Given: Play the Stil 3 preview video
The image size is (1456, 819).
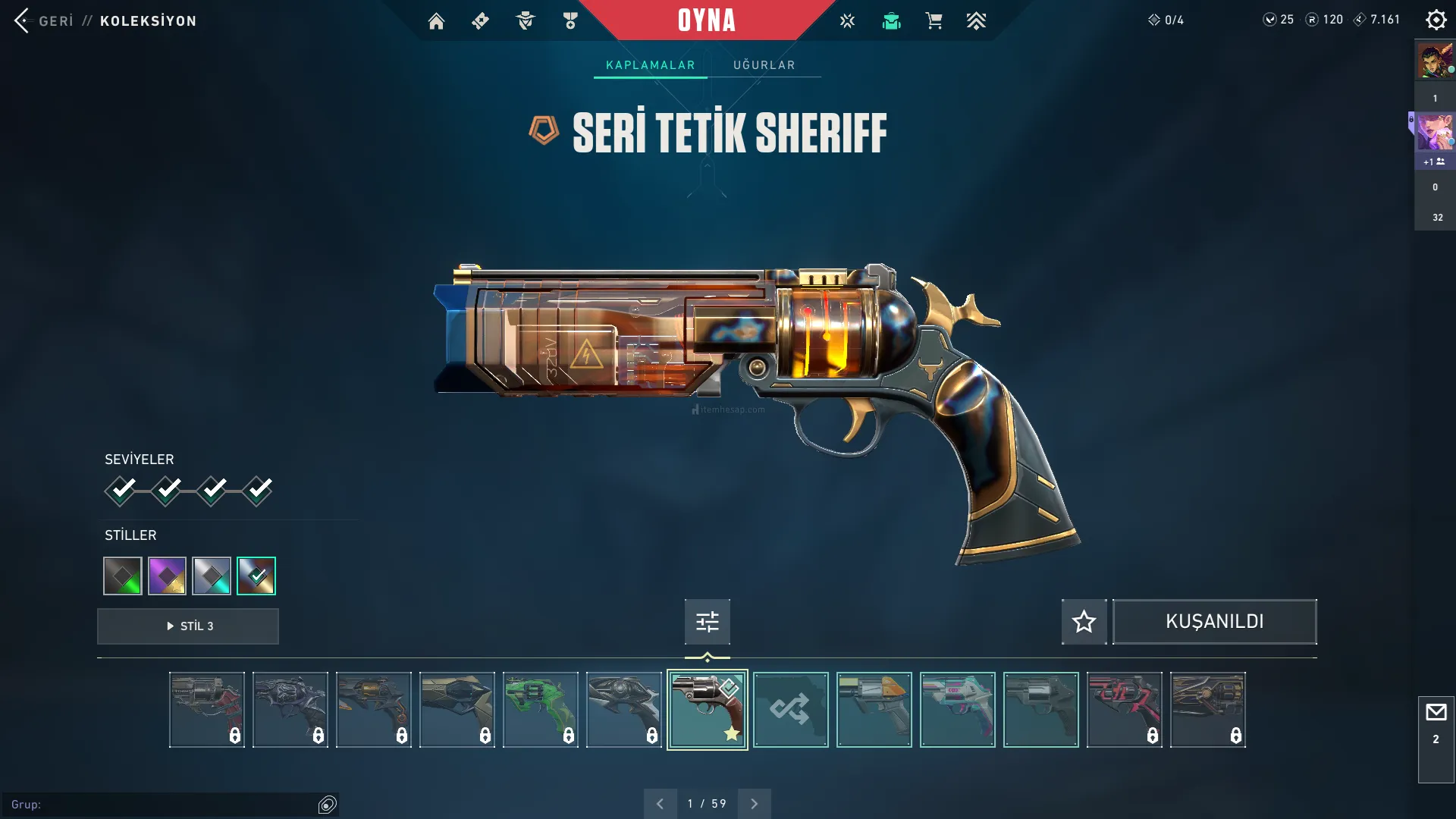Looking at the screenshot, I should tap(188, 626).
